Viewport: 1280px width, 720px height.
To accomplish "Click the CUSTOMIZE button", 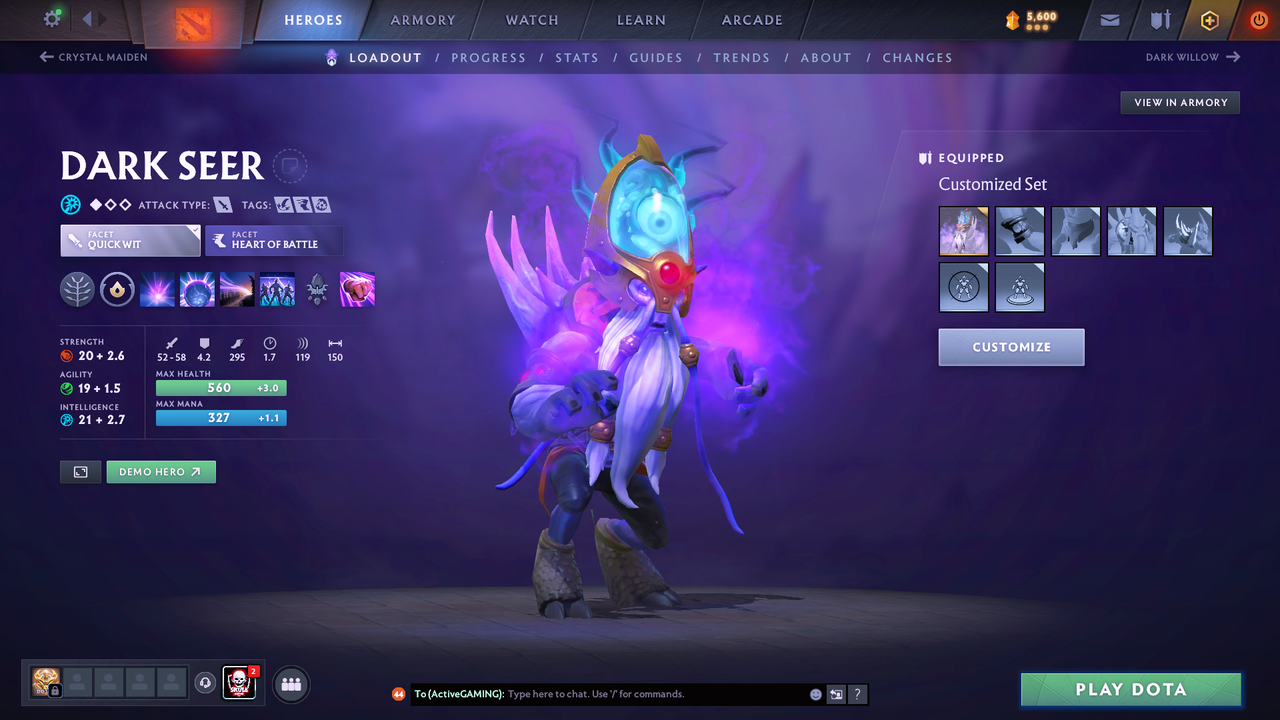I will coord(1010,347).
